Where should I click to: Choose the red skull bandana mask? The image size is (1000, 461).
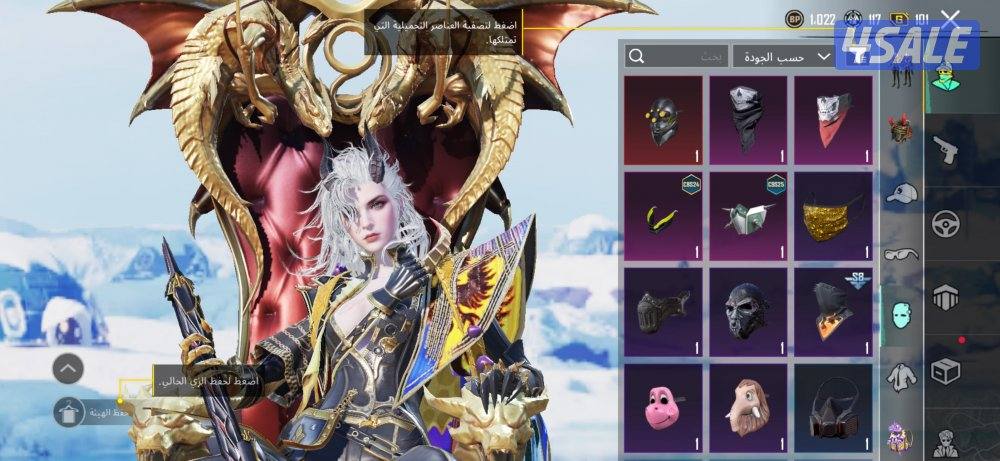pyautogui.click(x=833, y=120)
